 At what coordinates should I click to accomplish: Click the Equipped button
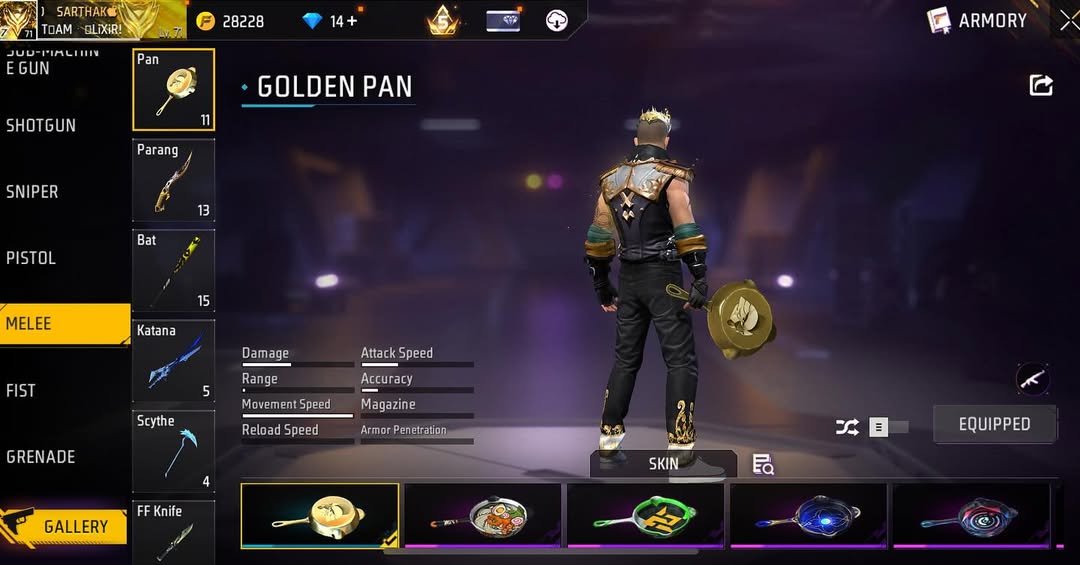coord(994,424)
